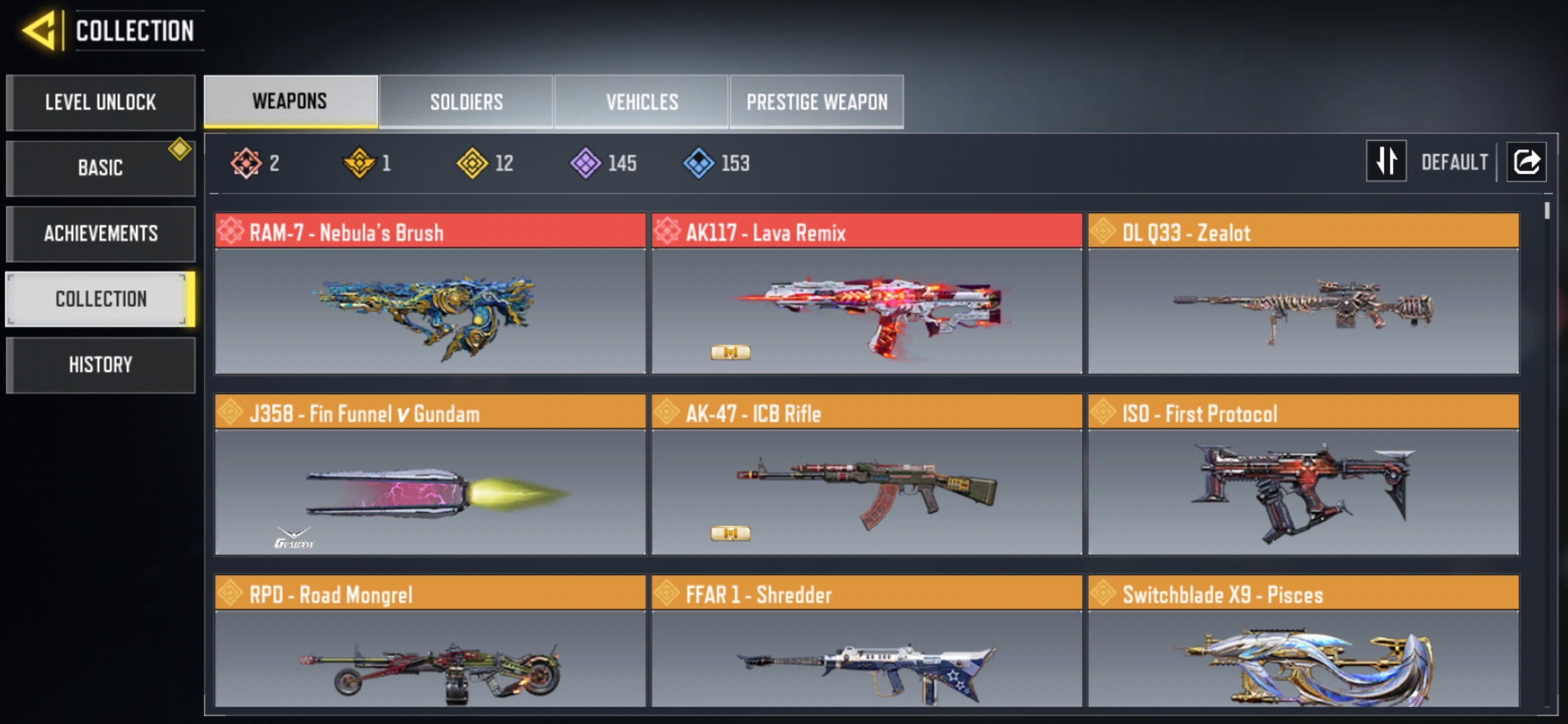Open the History section
The image size is (1568, 724).
(101, 365)
